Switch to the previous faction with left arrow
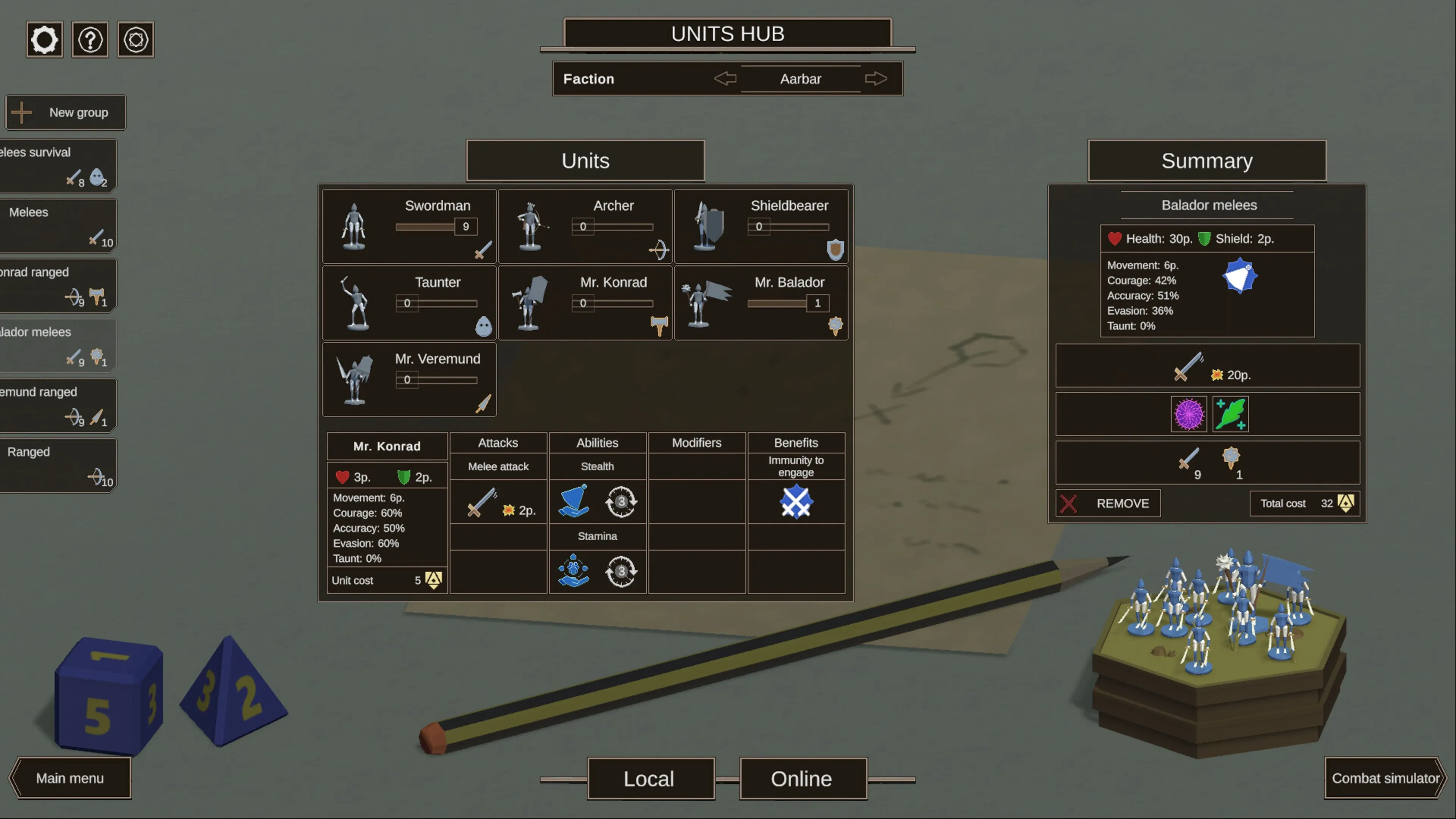Viewport: 1456px width, 819px height. 725,78
